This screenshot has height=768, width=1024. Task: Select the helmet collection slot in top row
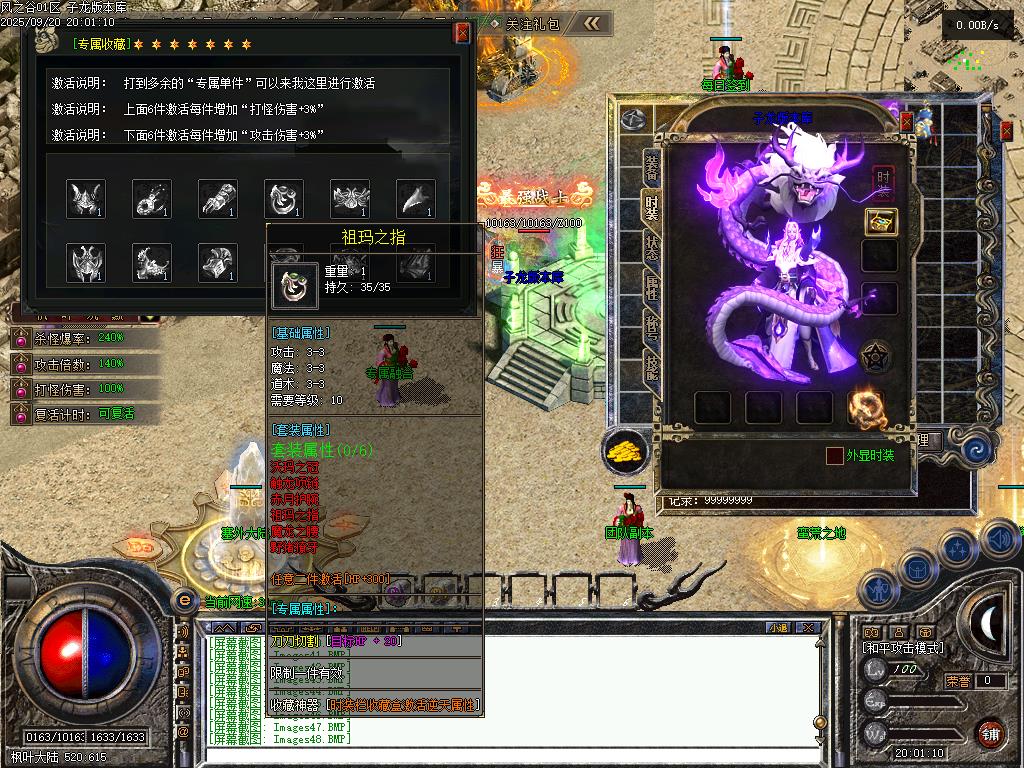click(x=86, y=199)
